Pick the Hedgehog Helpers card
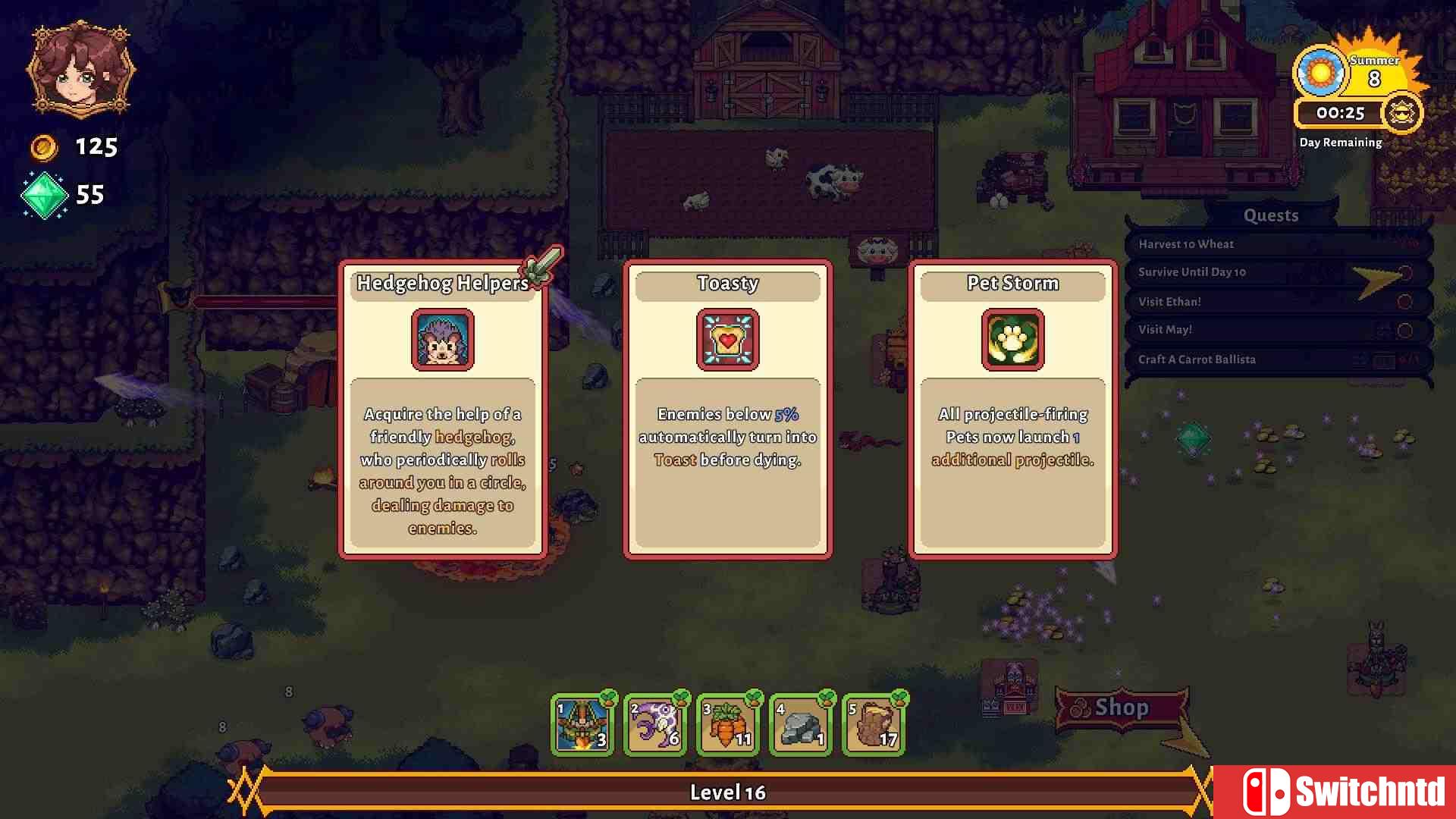 coord(442,409)
